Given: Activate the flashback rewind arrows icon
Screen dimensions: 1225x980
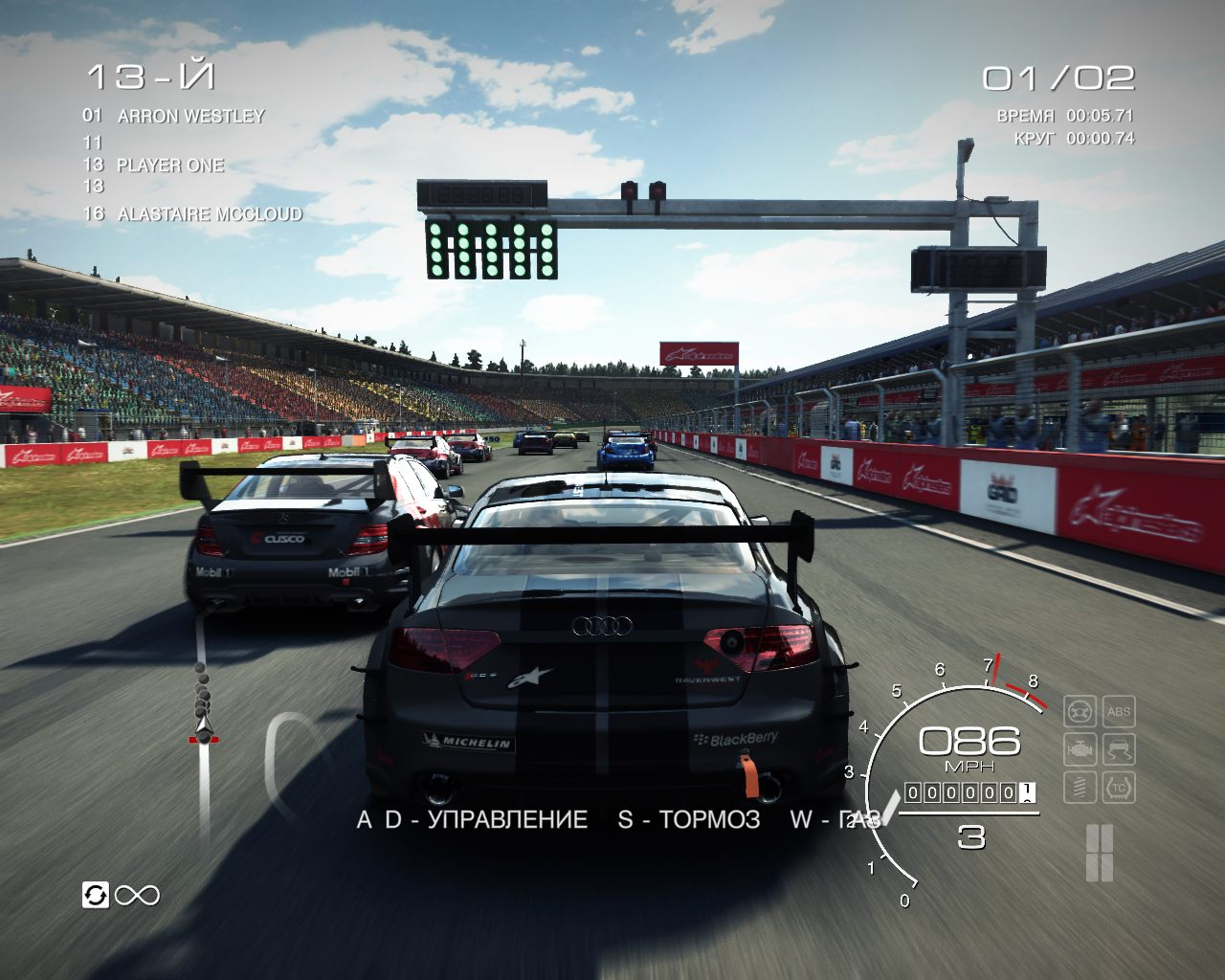Looking at the screenshot, I should [96, 895].
